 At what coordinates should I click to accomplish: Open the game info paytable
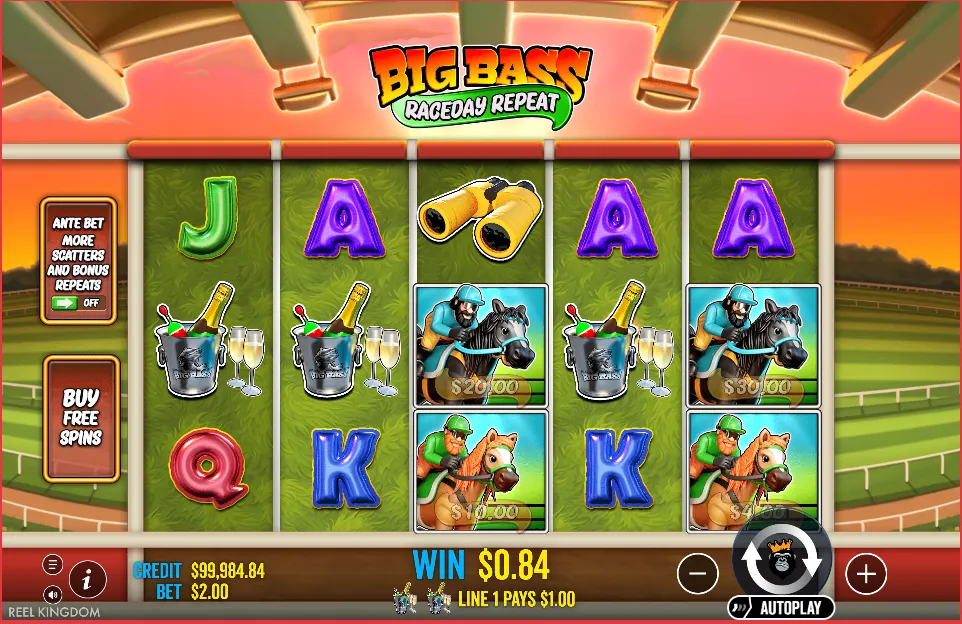pos(88,578)
